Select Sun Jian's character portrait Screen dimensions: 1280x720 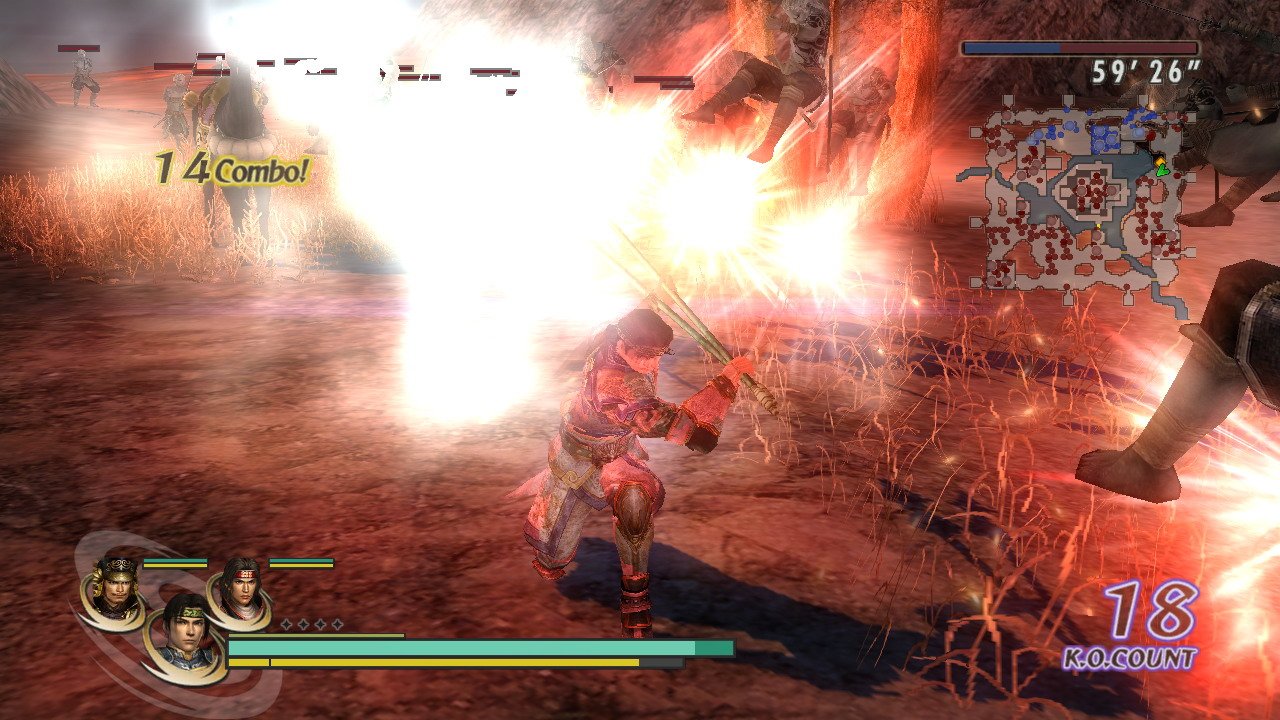tap(116, 585)
